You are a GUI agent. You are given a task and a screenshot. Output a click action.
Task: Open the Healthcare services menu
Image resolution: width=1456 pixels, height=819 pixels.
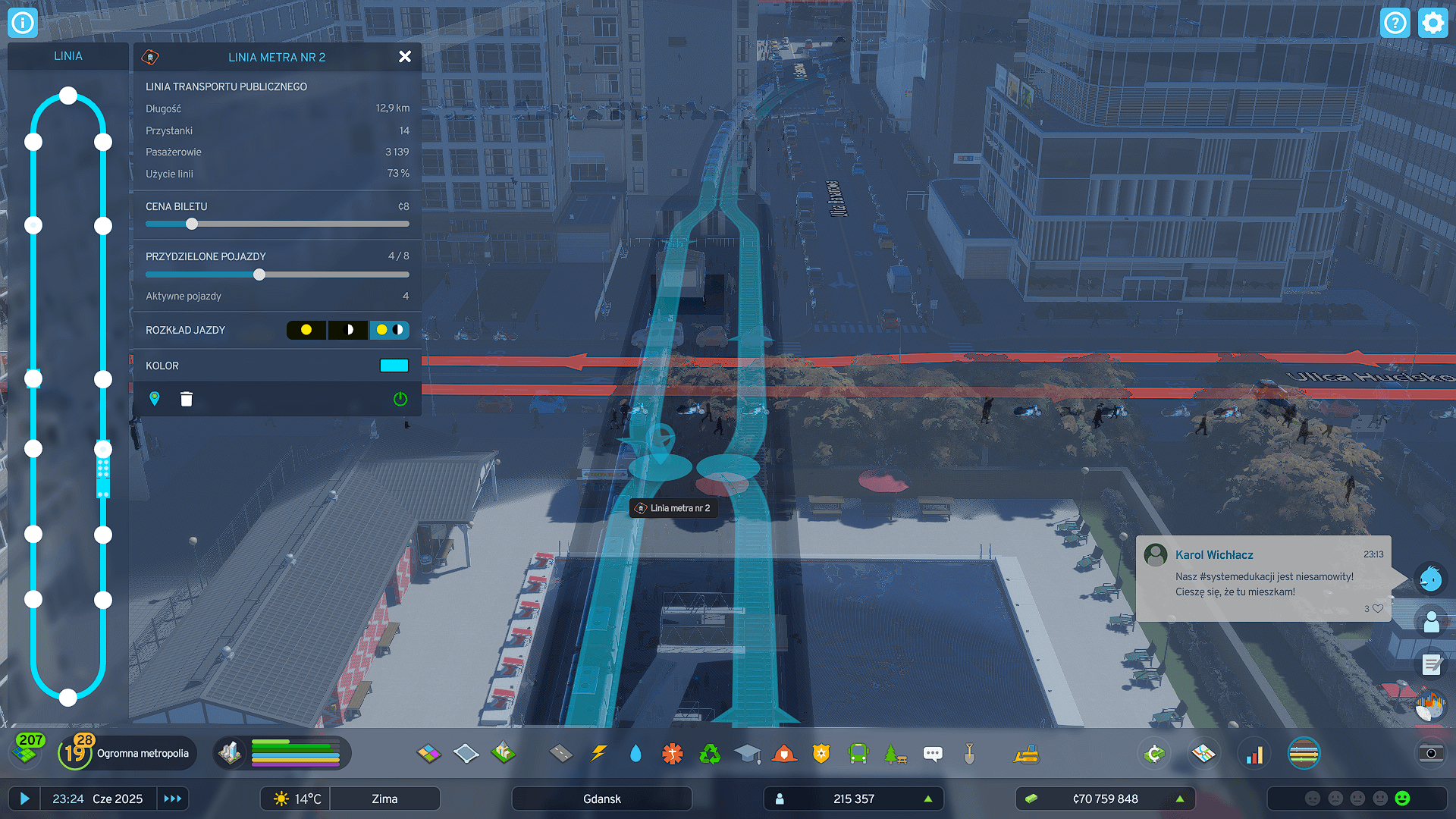673,754
